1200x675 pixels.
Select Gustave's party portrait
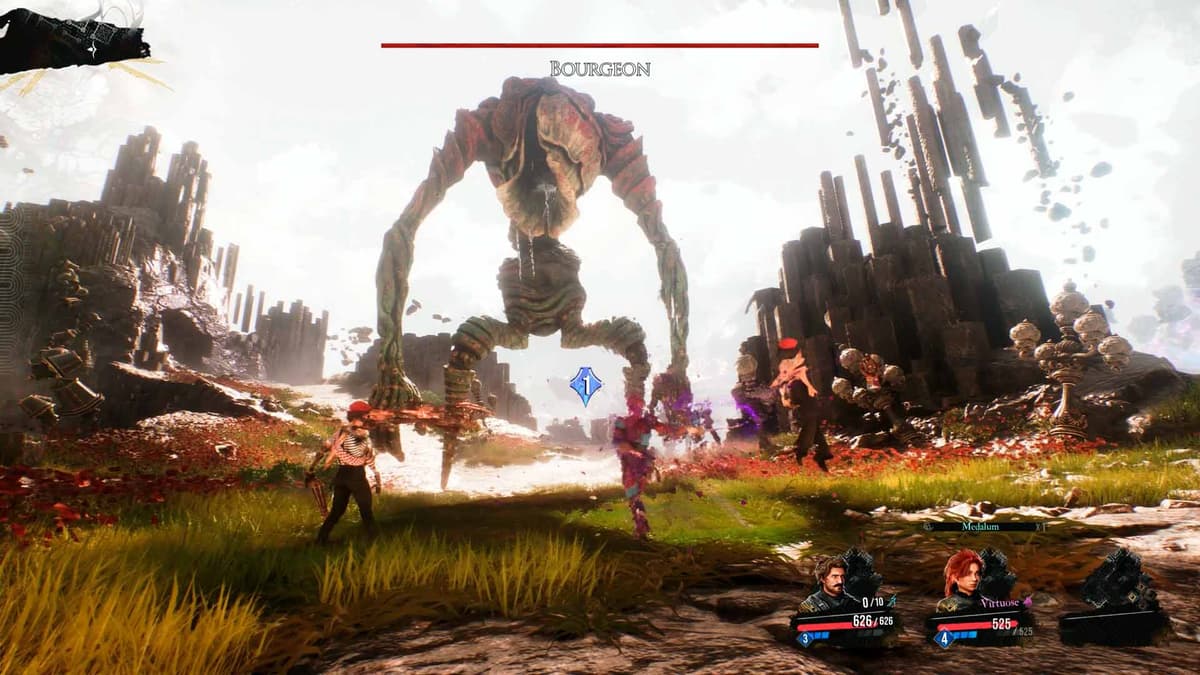[x=829, y=586]
